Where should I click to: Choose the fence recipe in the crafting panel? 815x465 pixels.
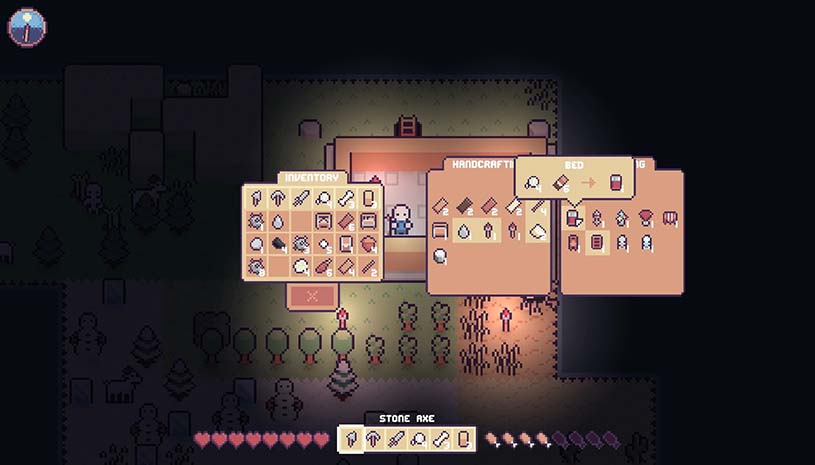(x=670, y=218)
